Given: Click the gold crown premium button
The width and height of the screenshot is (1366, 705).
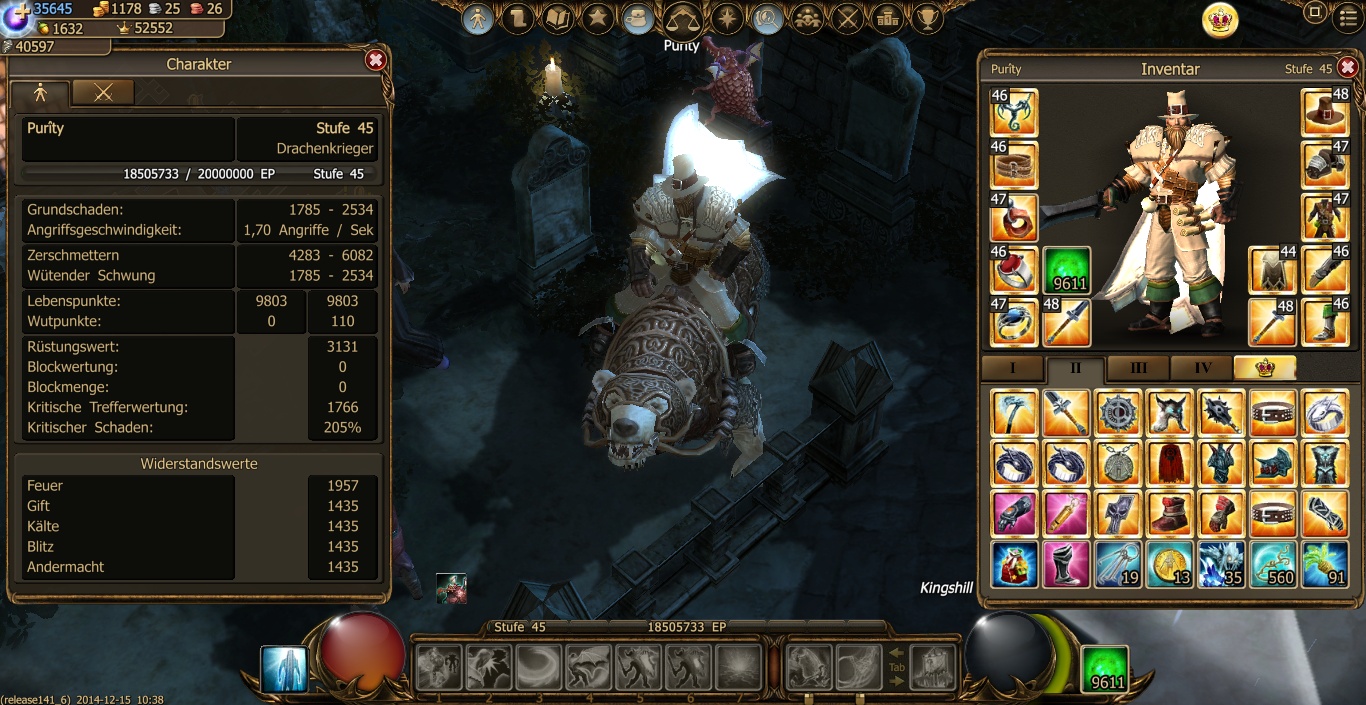Looking at the screenshot, I should point(1220,20).
